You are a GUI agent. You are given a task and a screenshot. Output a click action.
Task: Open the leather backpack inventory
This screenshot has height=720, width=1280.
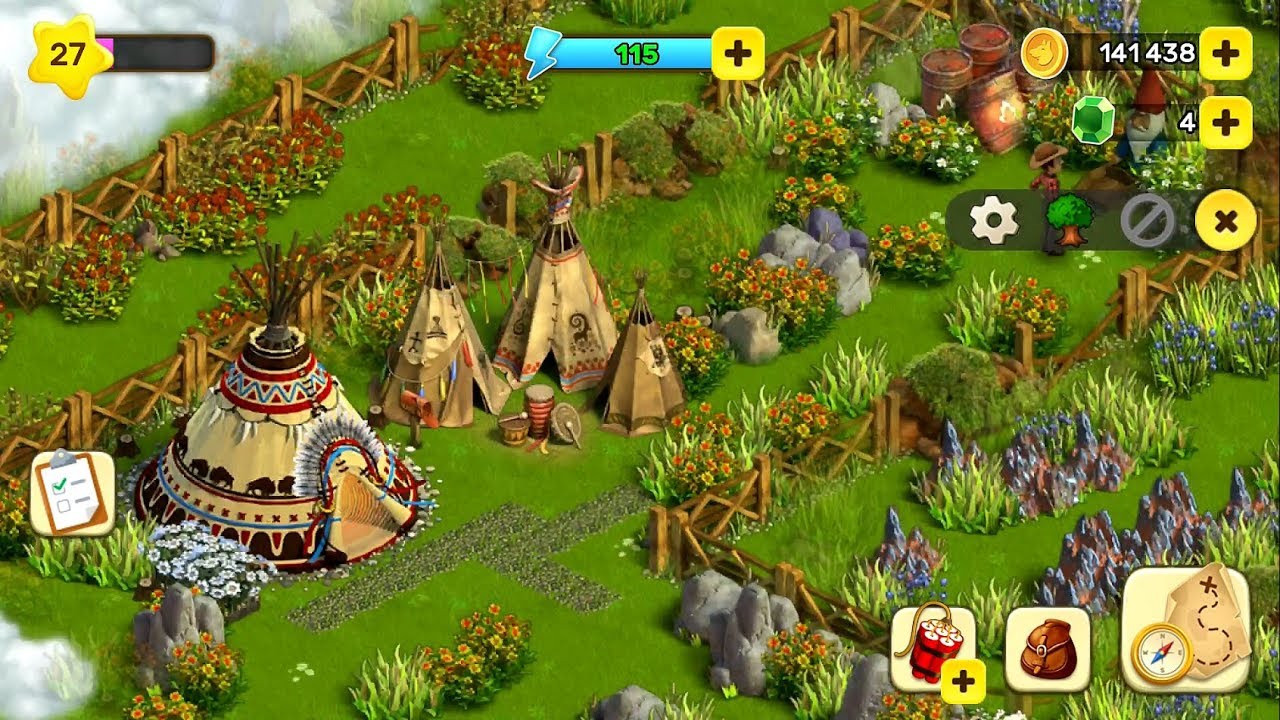click(x=1047, y=650)
